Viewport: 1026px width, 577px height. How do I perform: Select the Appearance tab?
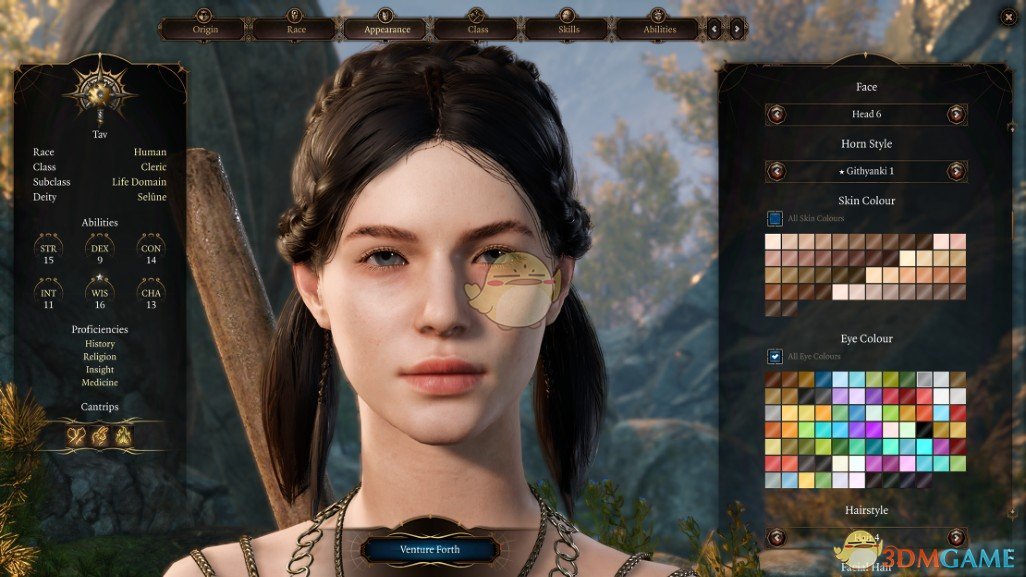(x=387, y=29)
